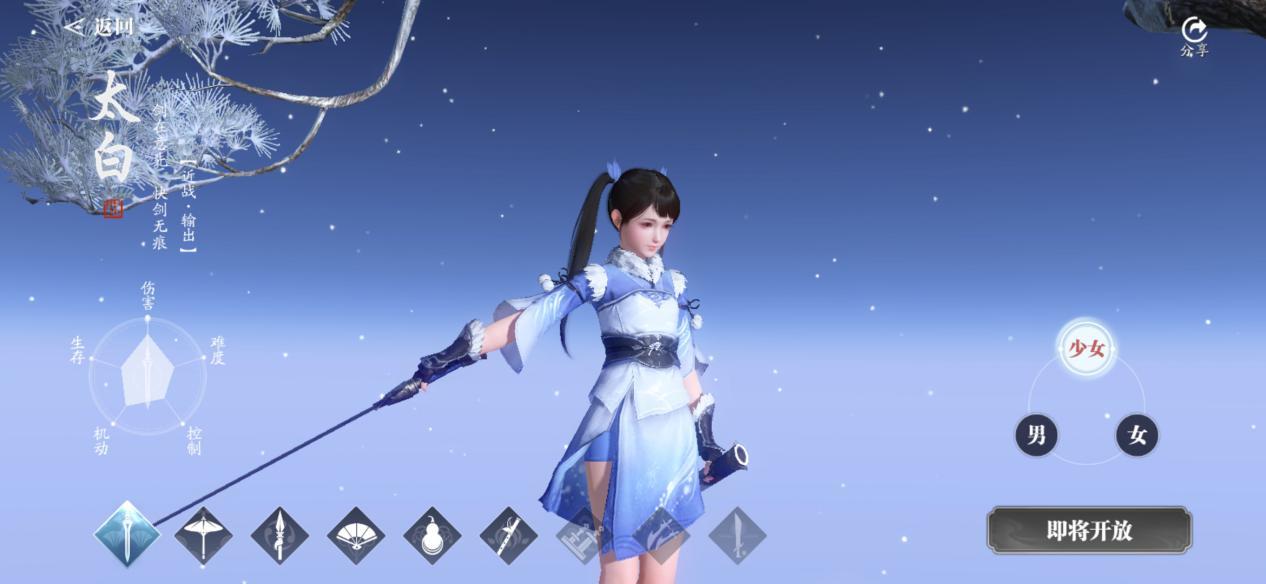Image resolution: width=1266 pixels, height=584 pixels.
Task: Pick the flute class icon
Action: click(x=508, y=536)
